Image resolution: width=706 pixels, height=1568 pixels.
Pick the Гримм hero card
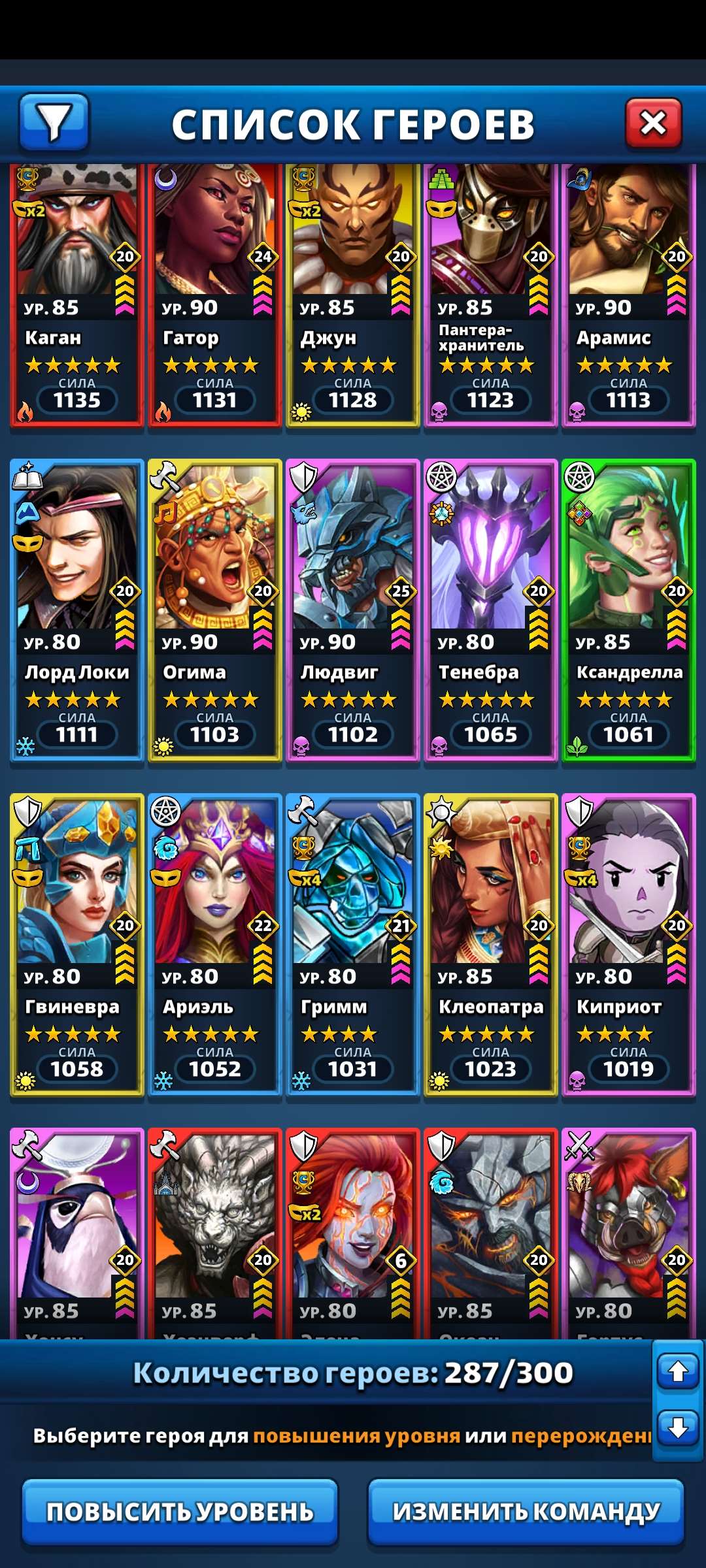click(x=353, y=944)
